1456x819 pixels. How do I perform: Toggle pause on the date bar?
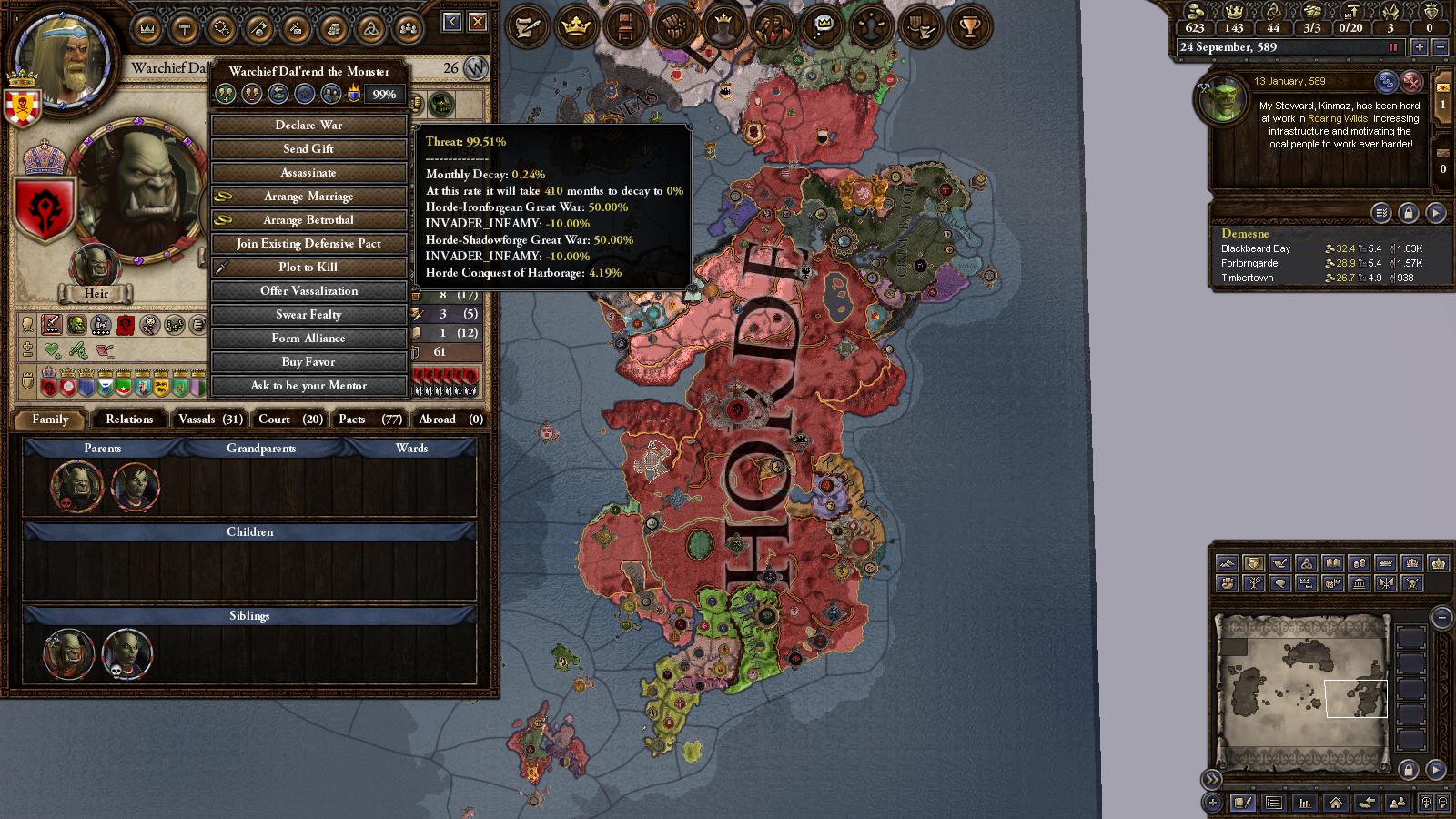[1392, 47]
